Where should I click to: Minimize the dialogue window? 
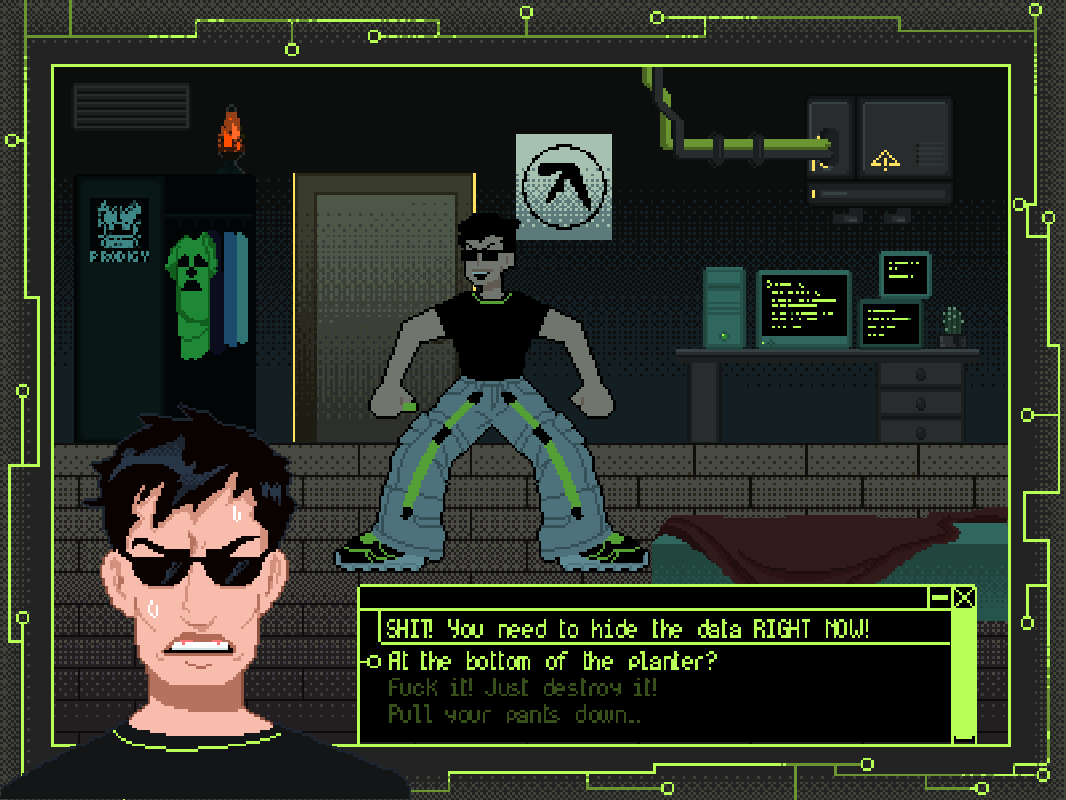click(939, 598)
